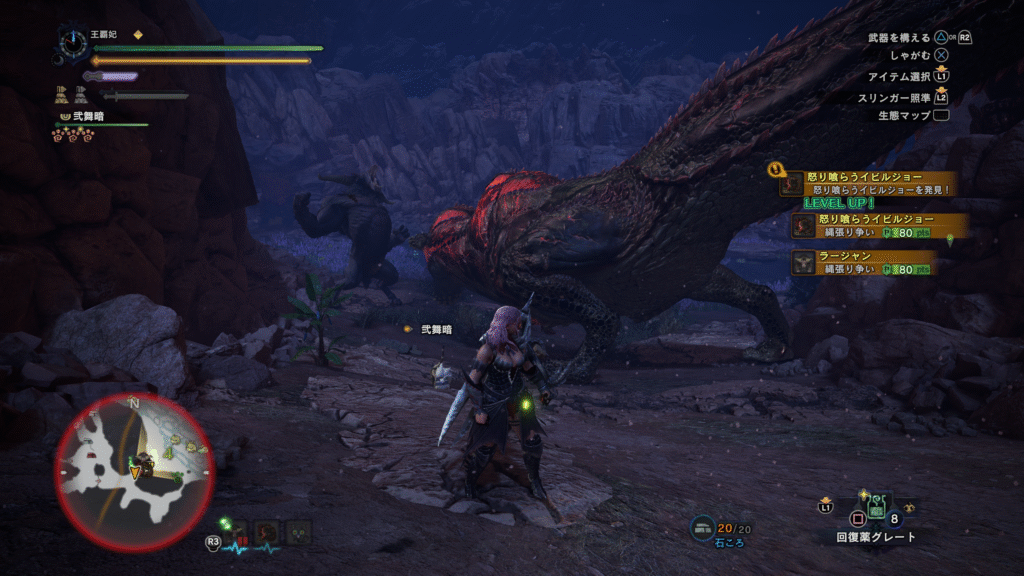Select the monster icon with green scoutfly marker
This screenshot has height=576, width=1024.
tap(237, 531)
